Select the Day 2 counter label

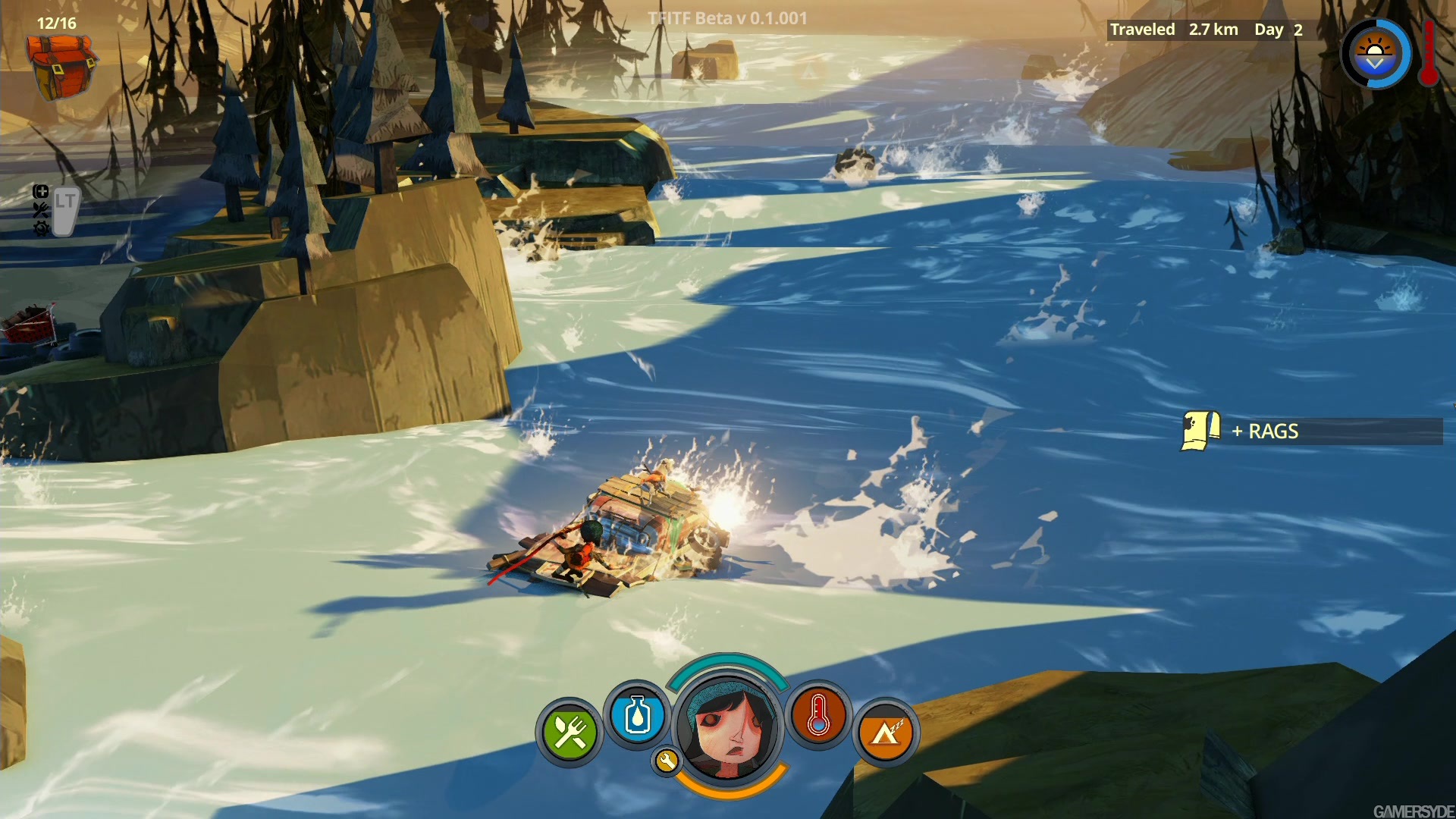click(x=1278, y=30)
